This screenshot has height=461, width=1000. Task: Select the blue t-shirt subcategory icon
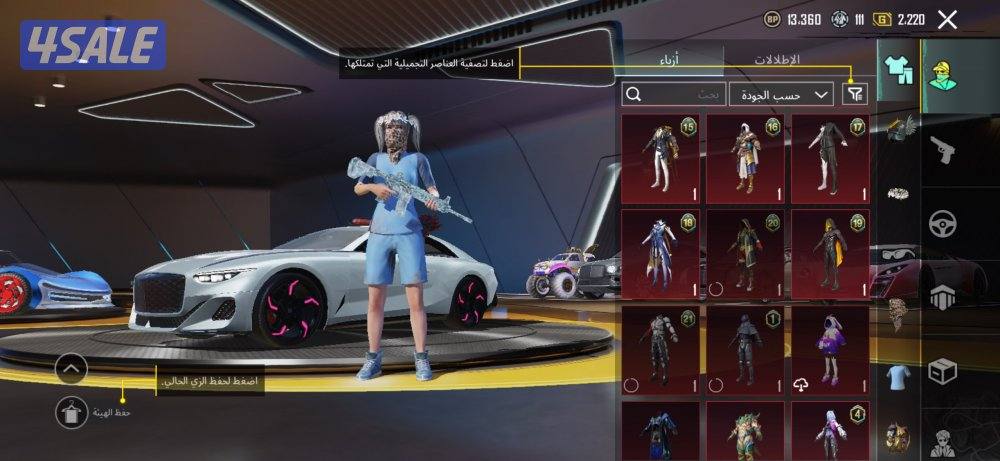click(x=899, y=375)
